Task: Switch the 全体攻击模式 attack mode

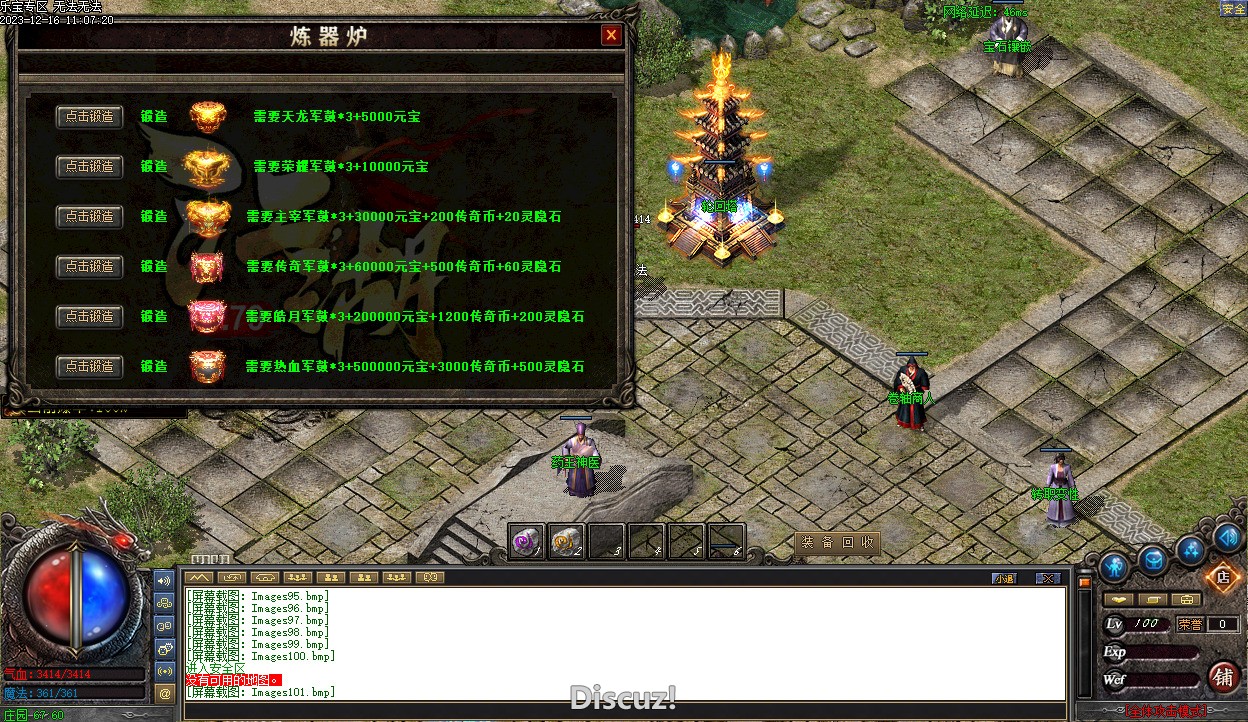Action: pyautogui.click(x=1165, y=712)
